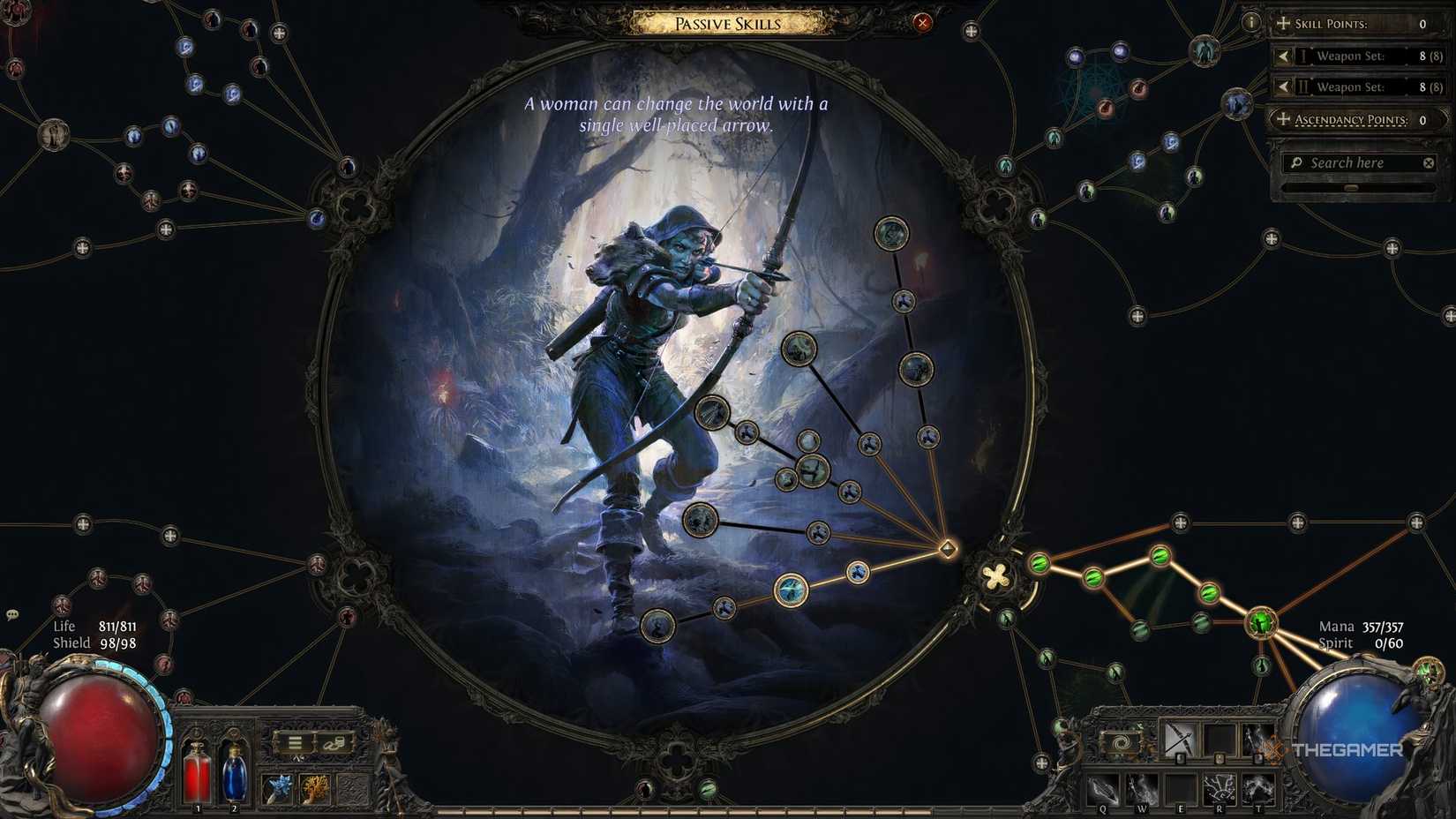The width and height of the screenshot is (1456, 819).
Task: Collapse Weapon Set II with its left arrow
Action: 1284,86
